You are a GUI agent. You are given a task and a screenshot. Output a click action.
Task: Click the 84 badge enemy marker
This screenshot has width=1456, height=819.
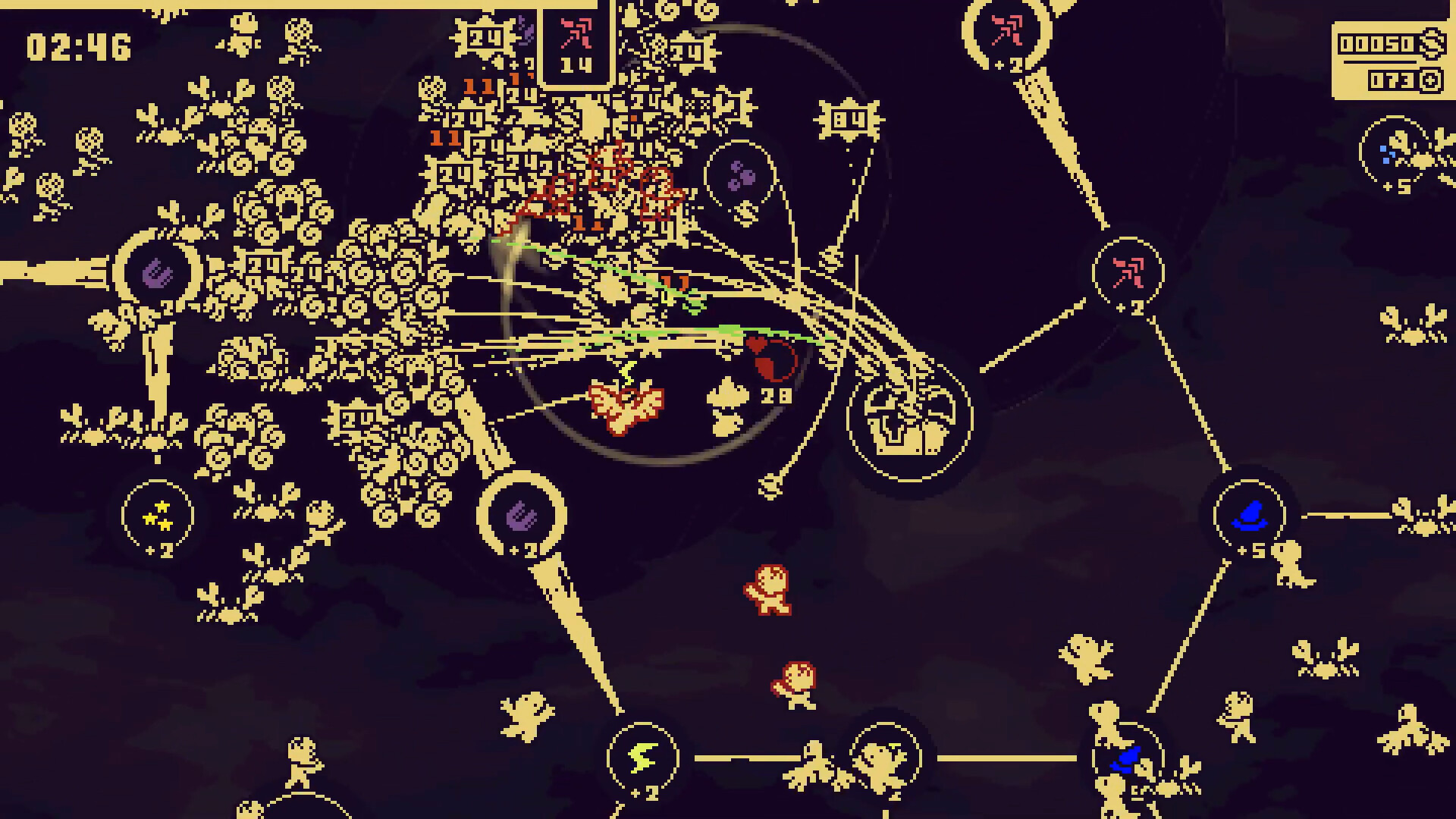click(x=849, y=118)
